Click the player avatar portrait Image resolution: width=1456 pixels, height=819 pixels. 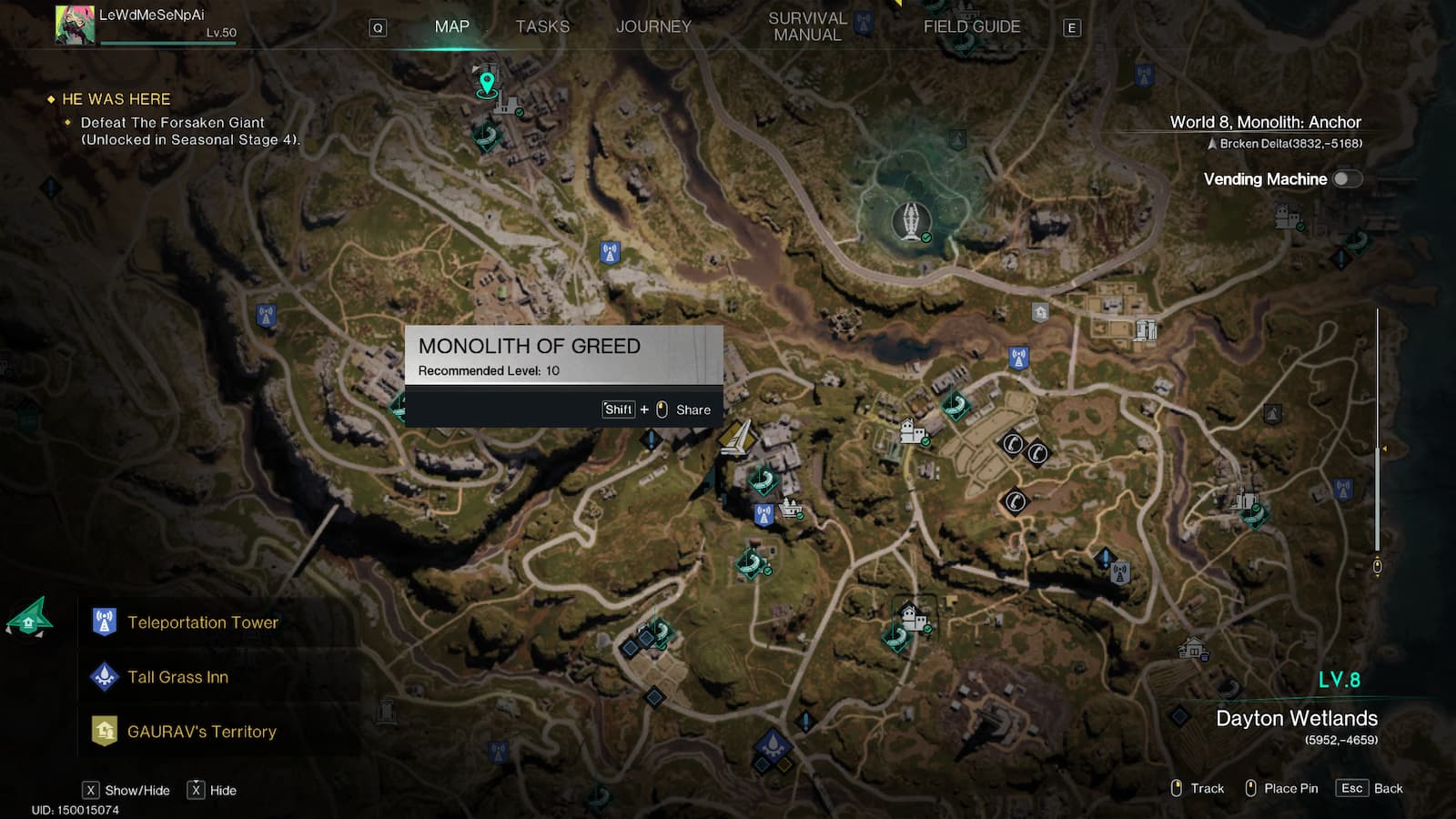(75, 25)
